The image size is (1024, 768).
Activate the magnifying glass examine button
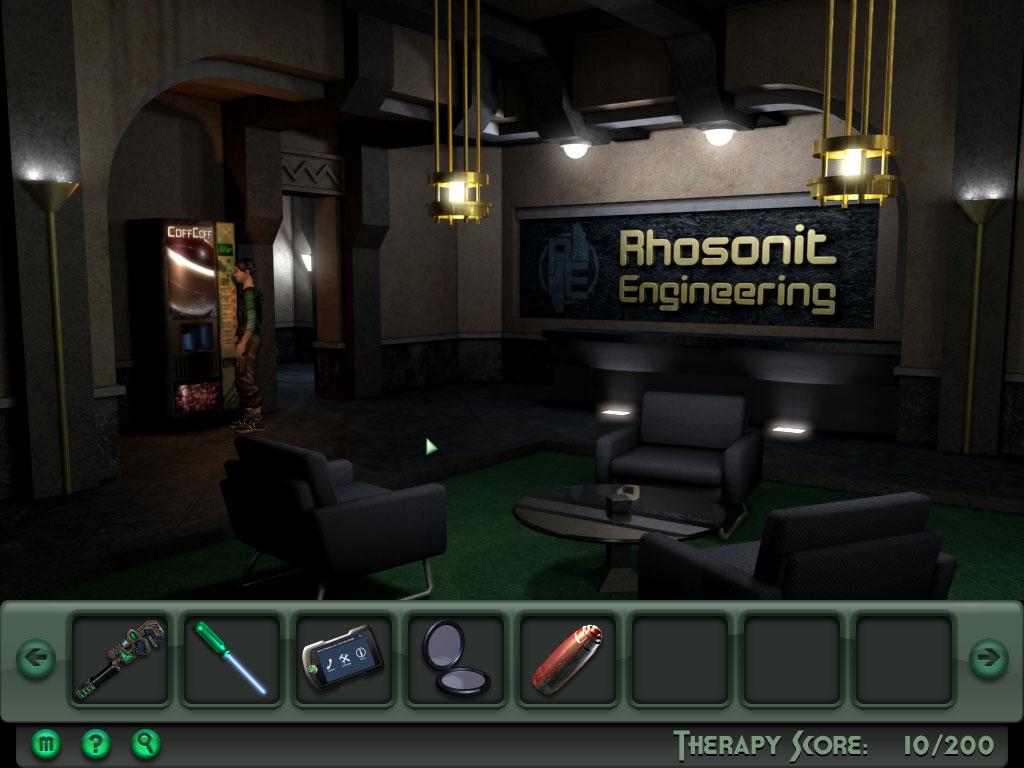[146, 743]
